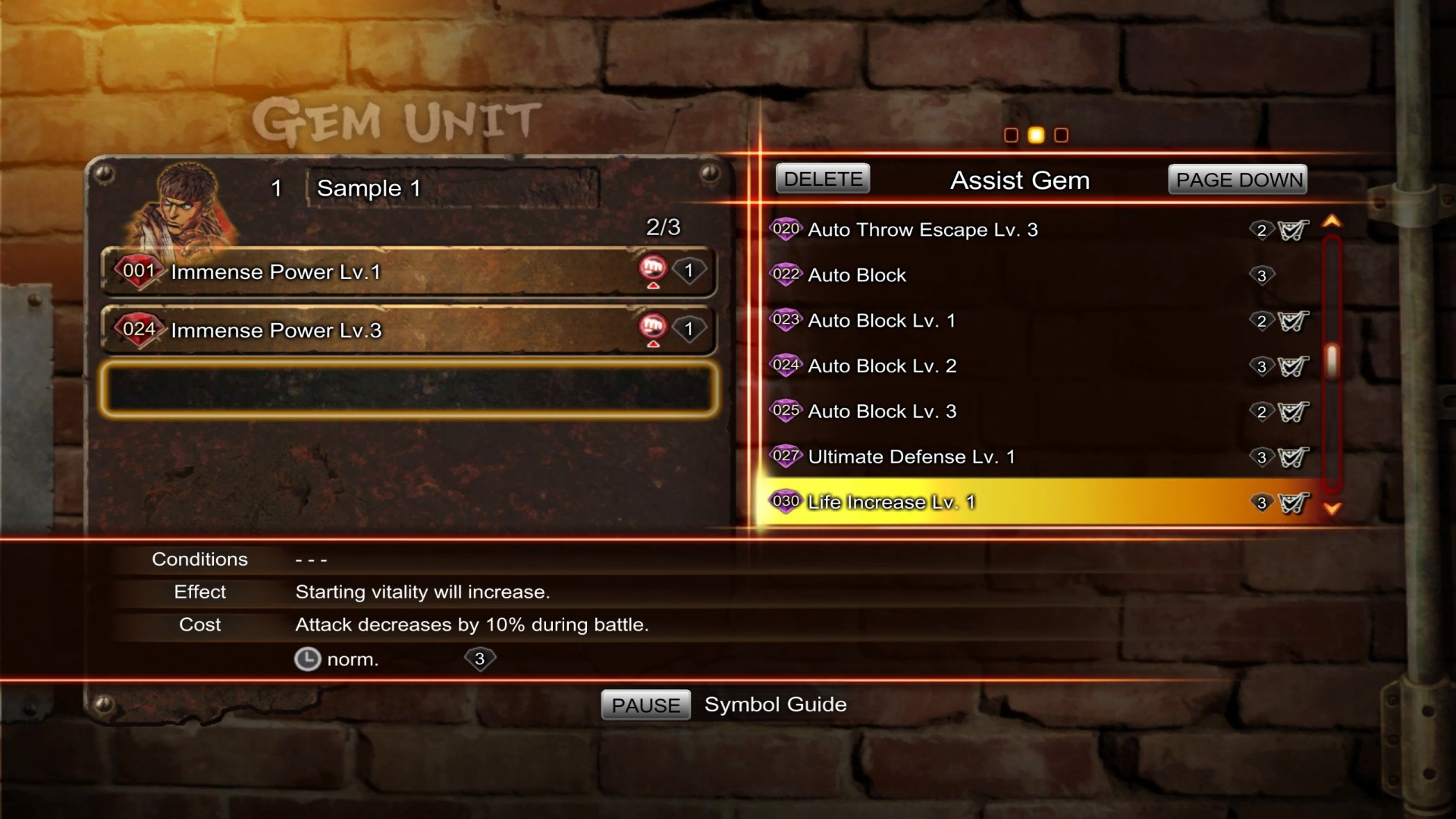Click the PAGE DOWN button
Viewport: 1456px width, 819px height.
tap(1238, 180)
